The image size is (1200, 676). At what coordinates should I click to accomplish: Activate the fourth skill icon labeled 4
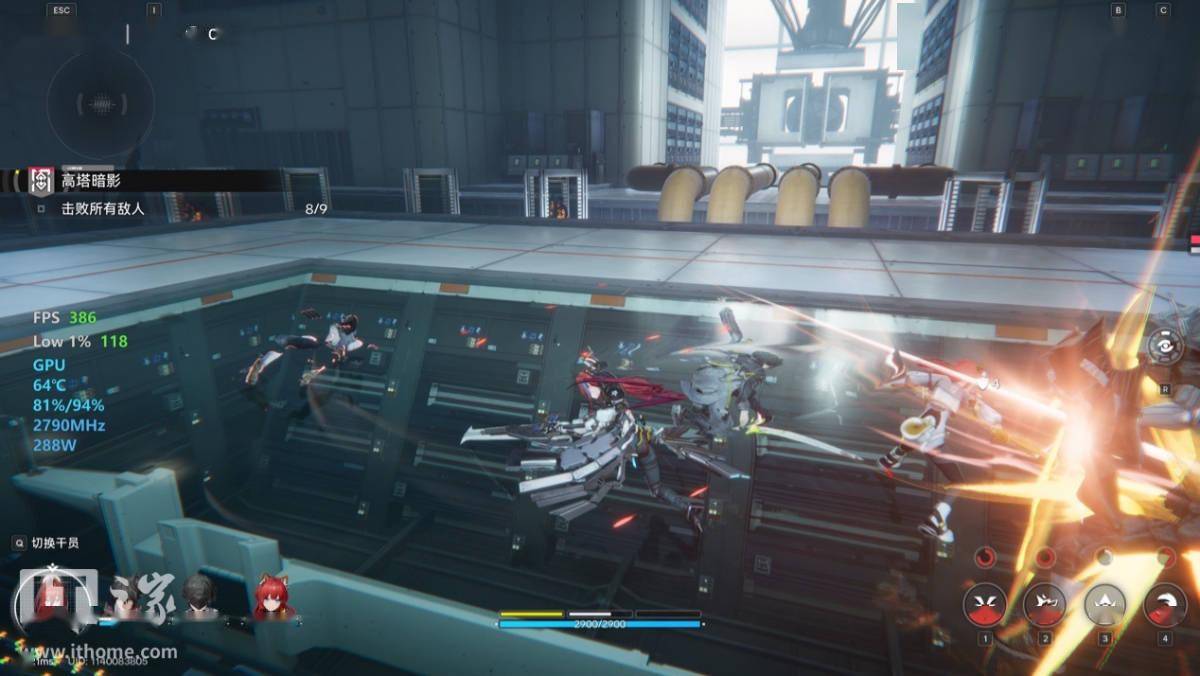click(1164, 605)
